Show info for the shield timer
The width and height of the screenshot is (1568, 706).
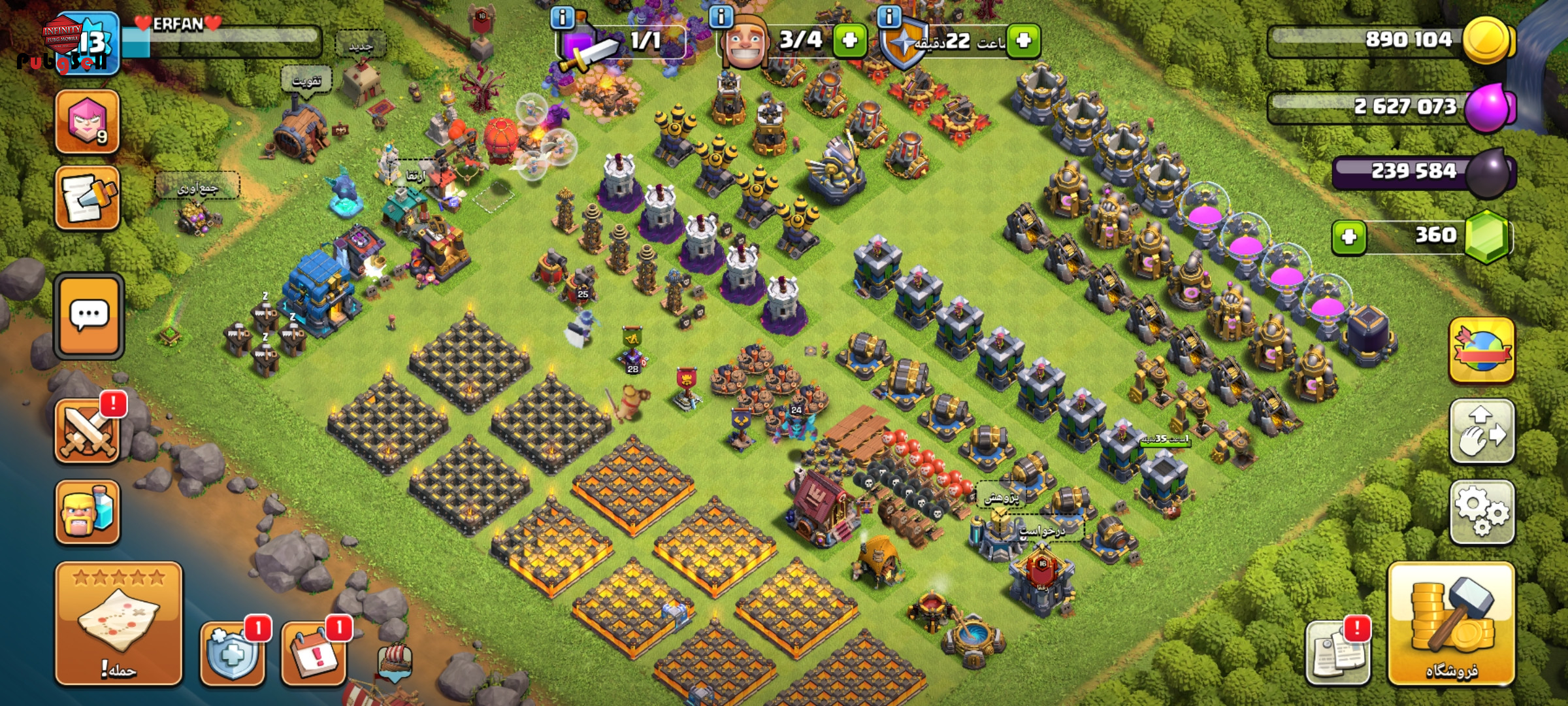pos(889,18)
